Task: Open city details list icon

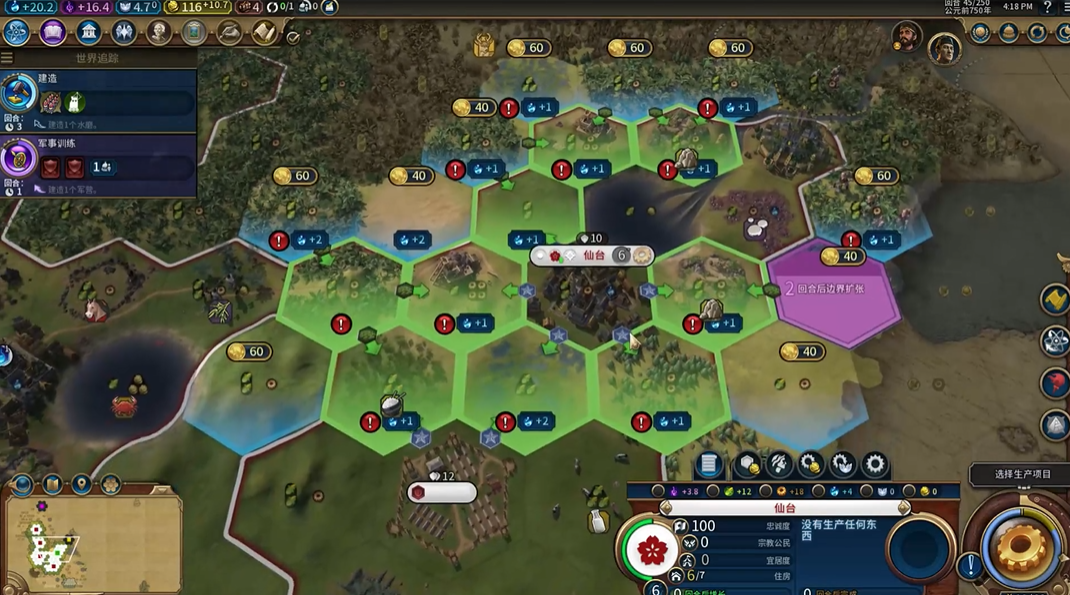Action: tap(708, 464)
